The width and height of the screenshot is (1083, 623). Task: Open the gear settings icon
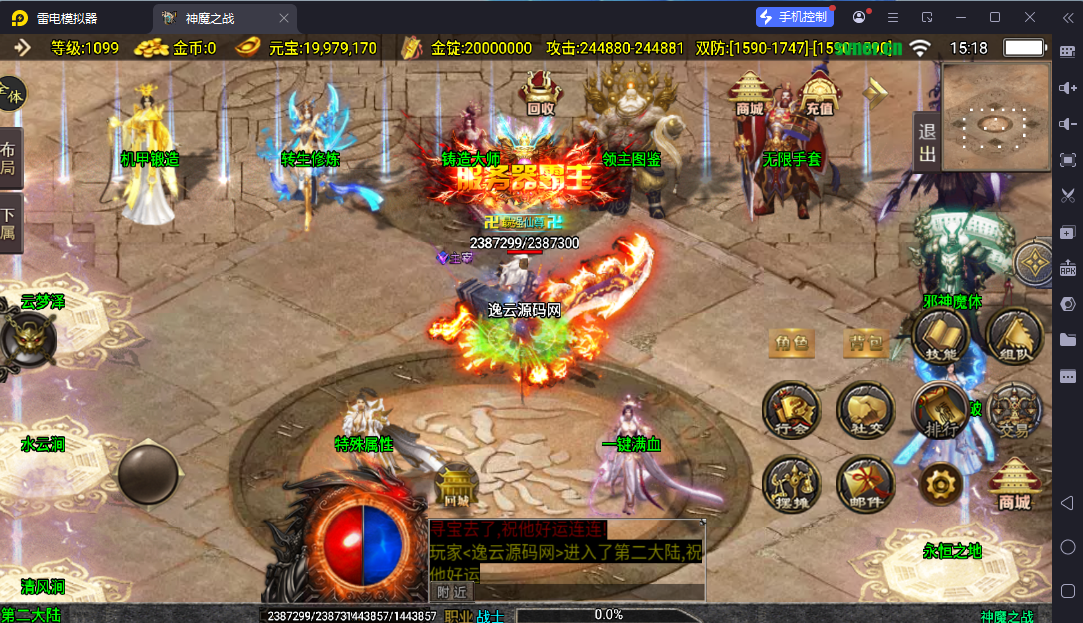[940, 484]
